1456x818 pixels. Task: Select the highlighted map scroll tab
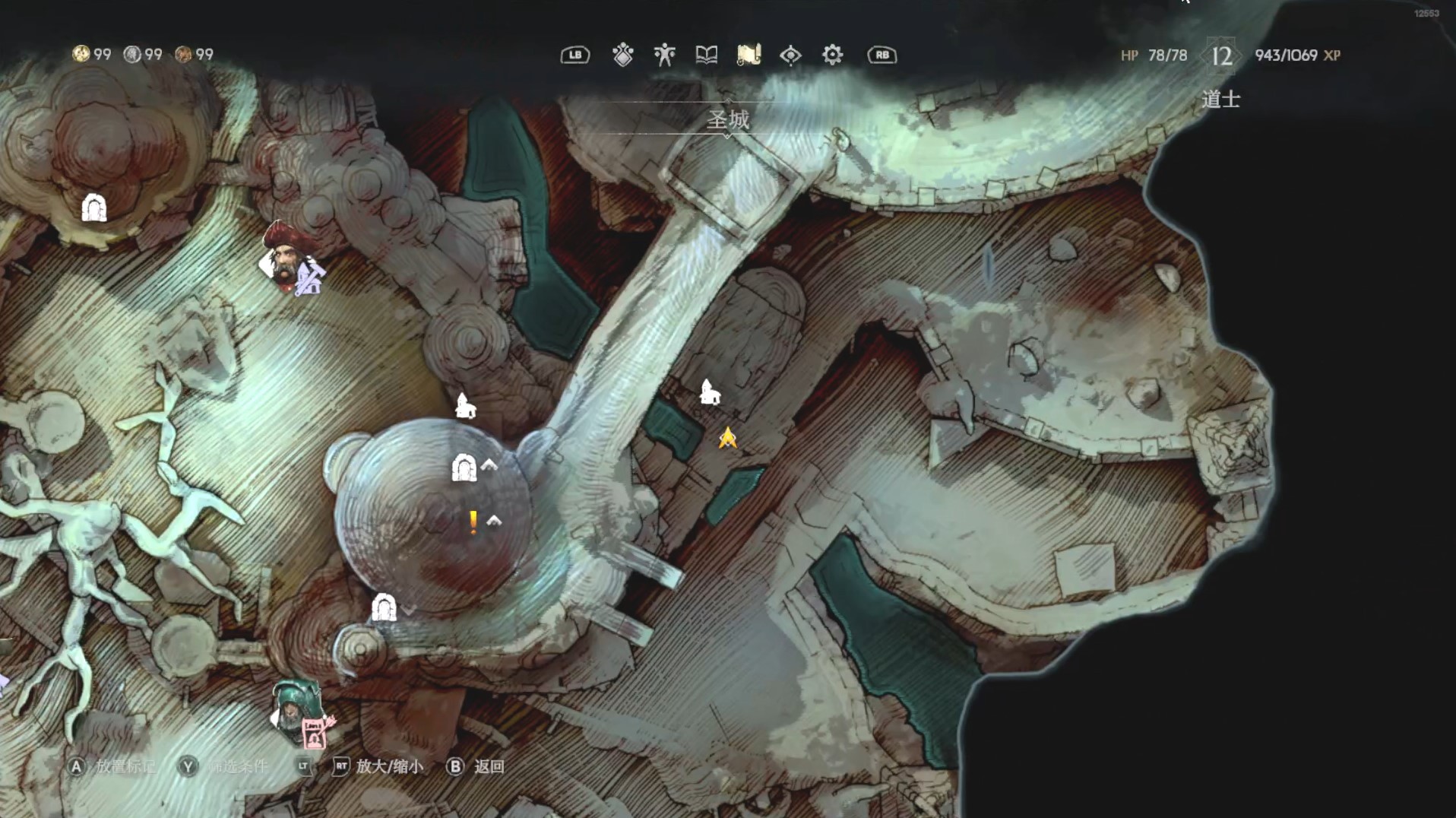749,55
